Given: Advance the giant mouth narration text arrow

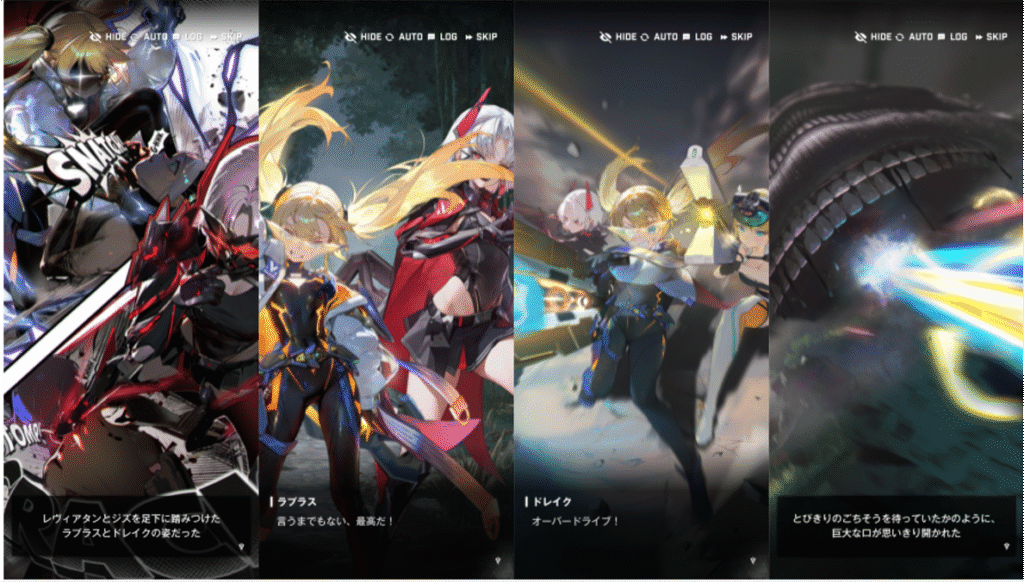Looking at the screenshot, I should tap(1003, 545).
